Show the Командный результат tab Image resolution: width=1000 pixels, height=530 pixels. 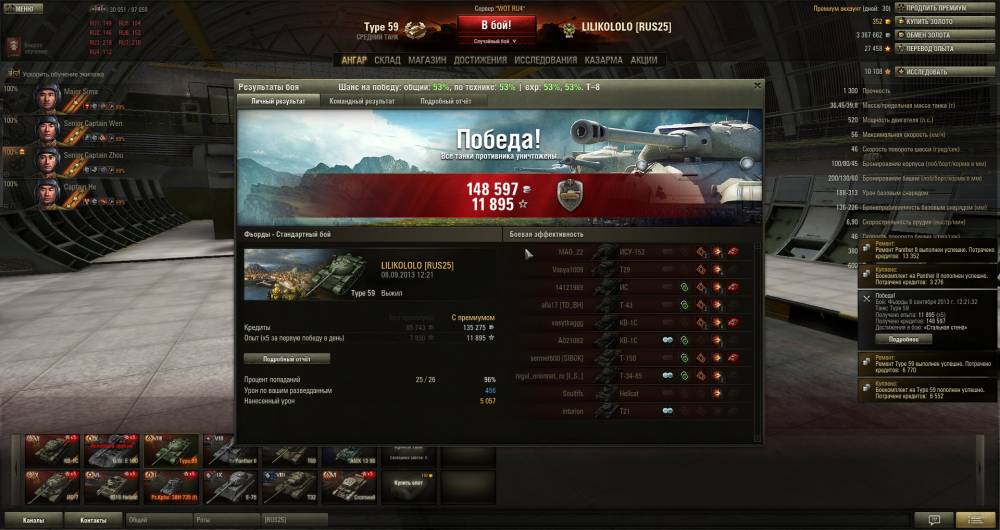click(361, 101)
